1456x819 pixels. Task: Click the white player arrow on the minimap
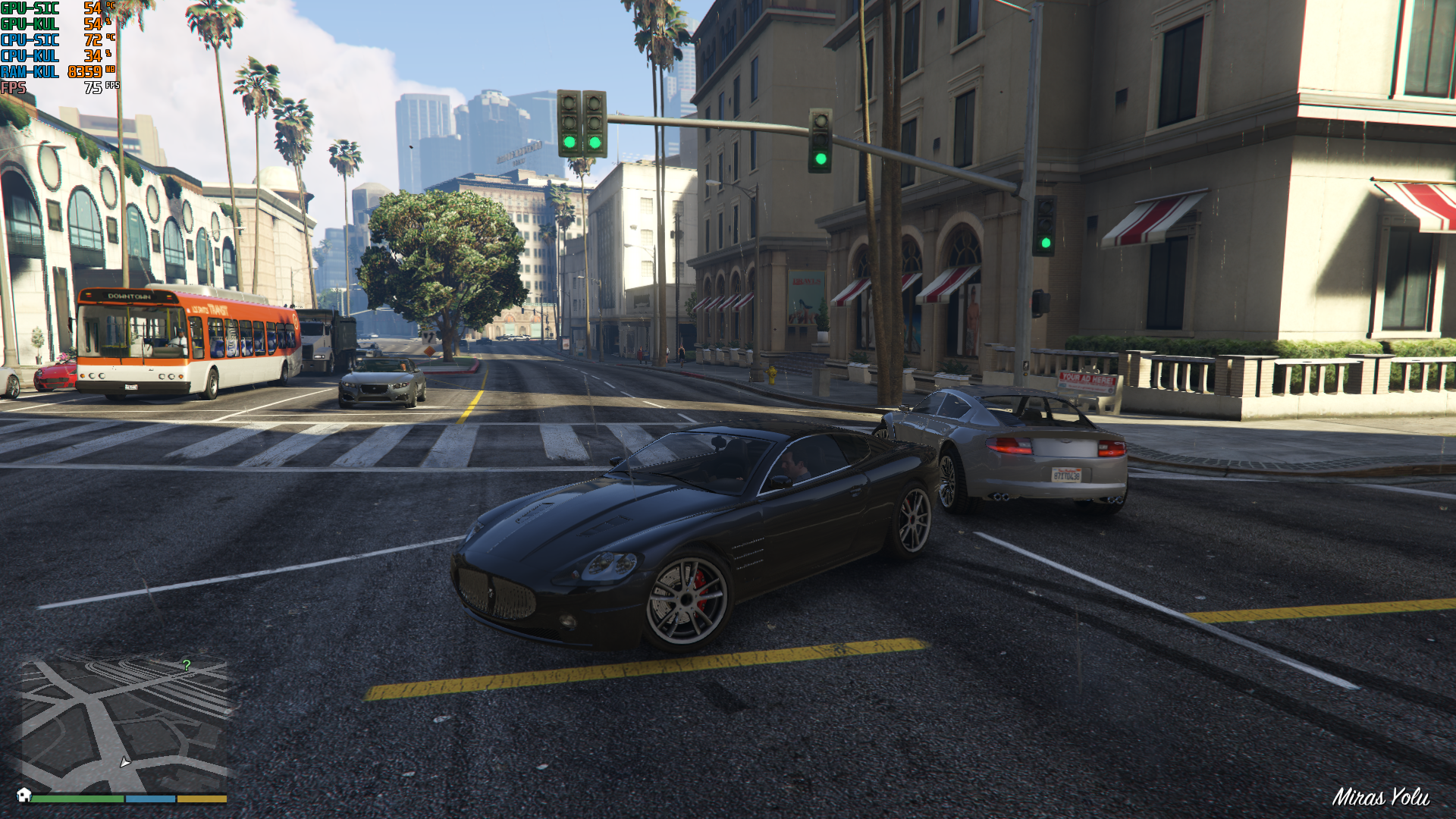(x=125, y=761)
